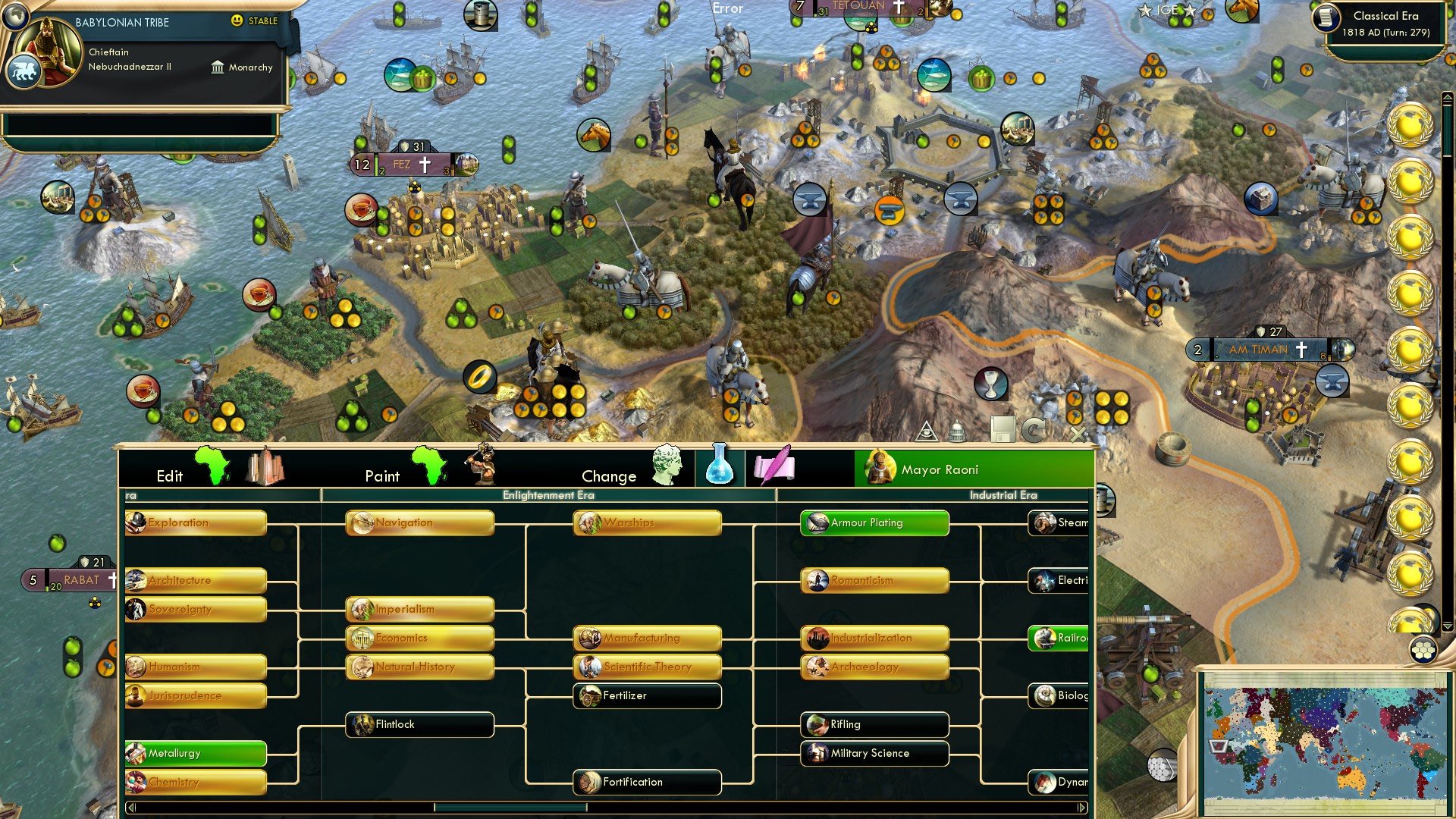Toggle the Armour Plating tech node

[x=874, y=522]
